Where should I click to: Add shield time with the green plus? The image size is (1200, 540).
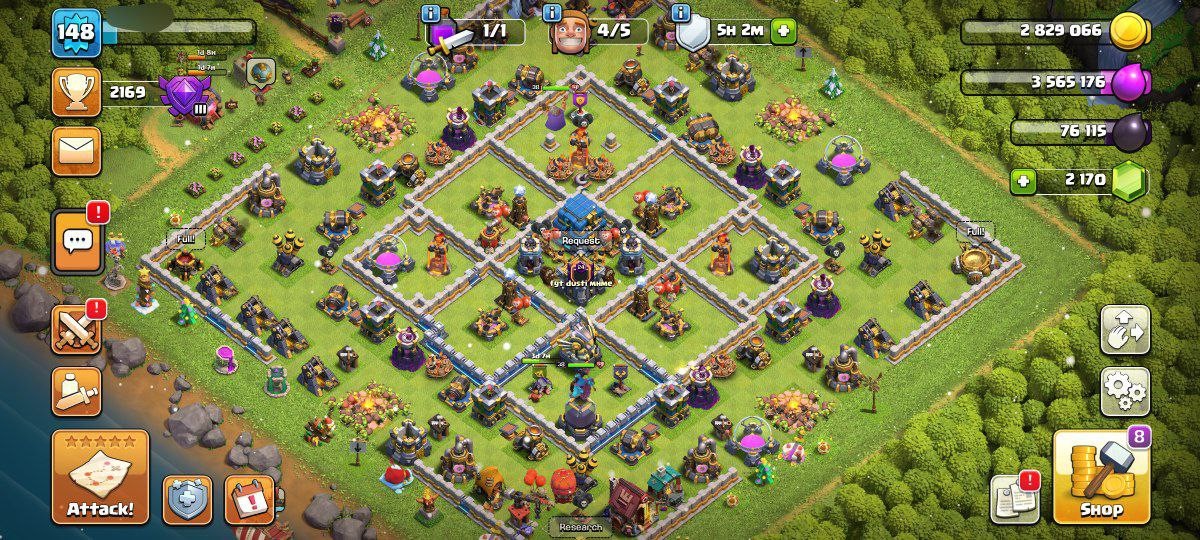782,31
